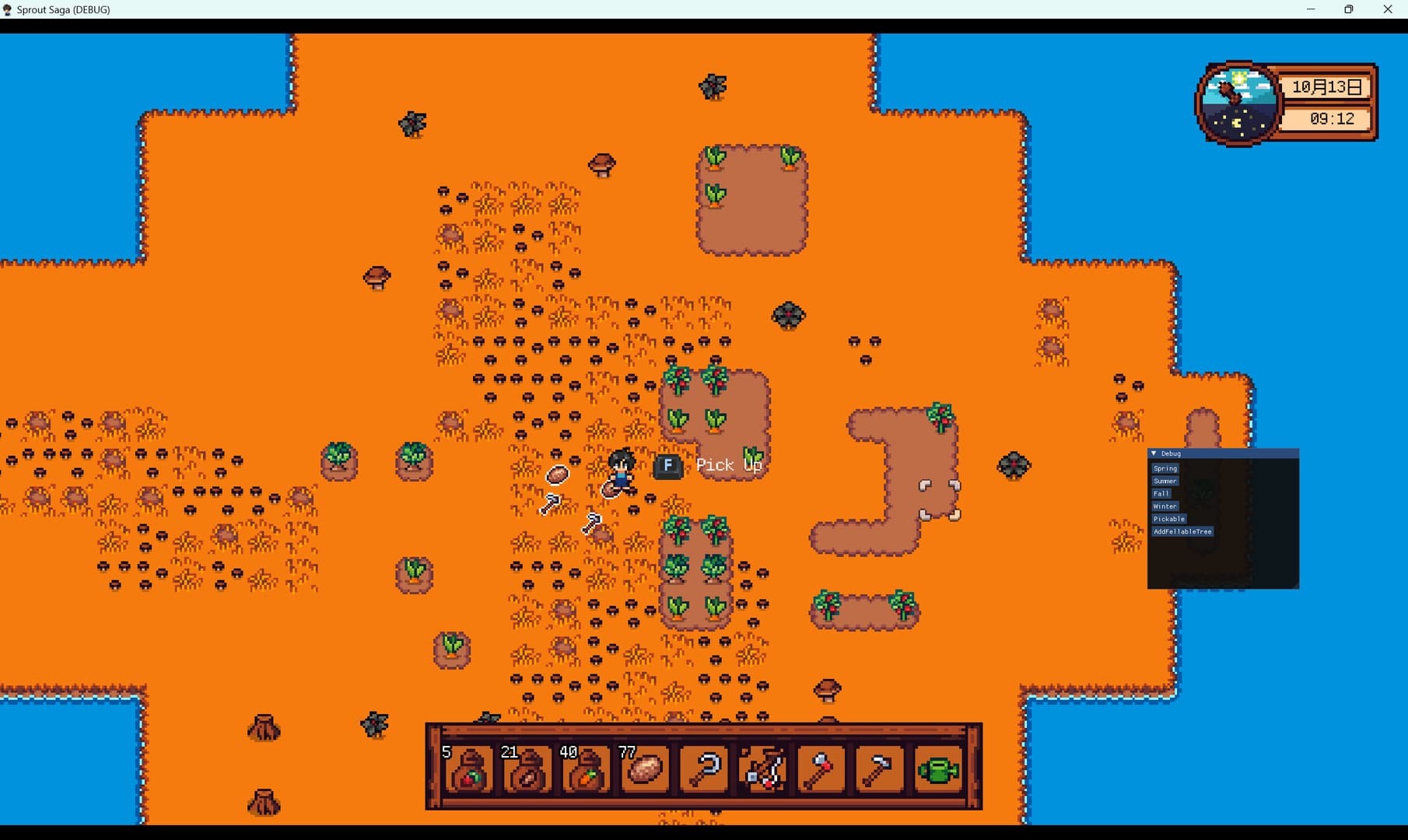Screen dimensions: 1408x840
Task: Select Fall in the Debug menu
Action: (x=1161, y=493)
